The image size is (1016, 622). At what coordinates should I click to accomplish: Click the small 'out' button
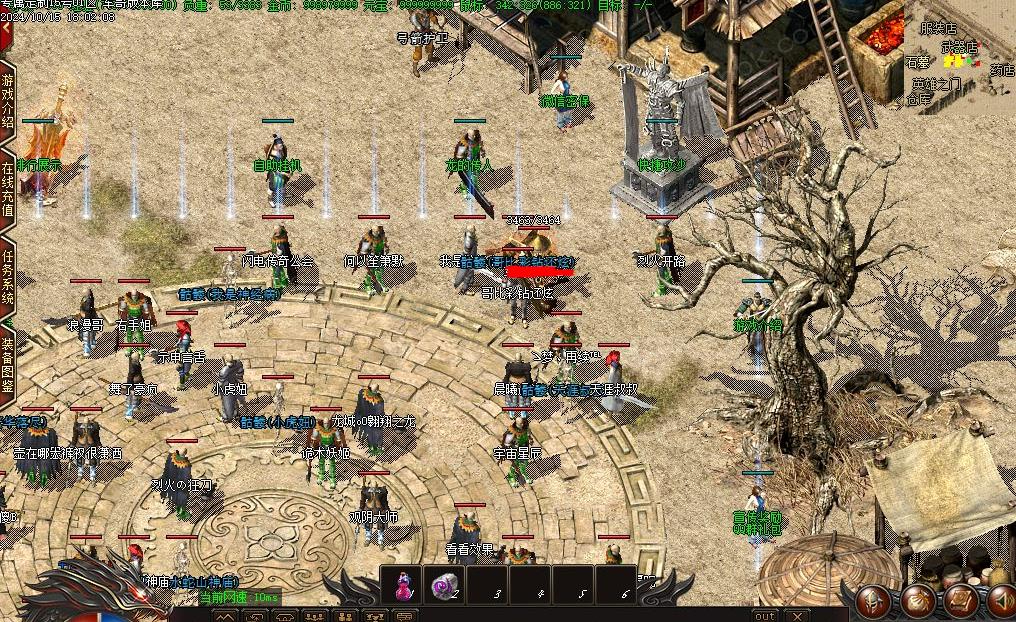pyautogui.click(x=765, y=616)
